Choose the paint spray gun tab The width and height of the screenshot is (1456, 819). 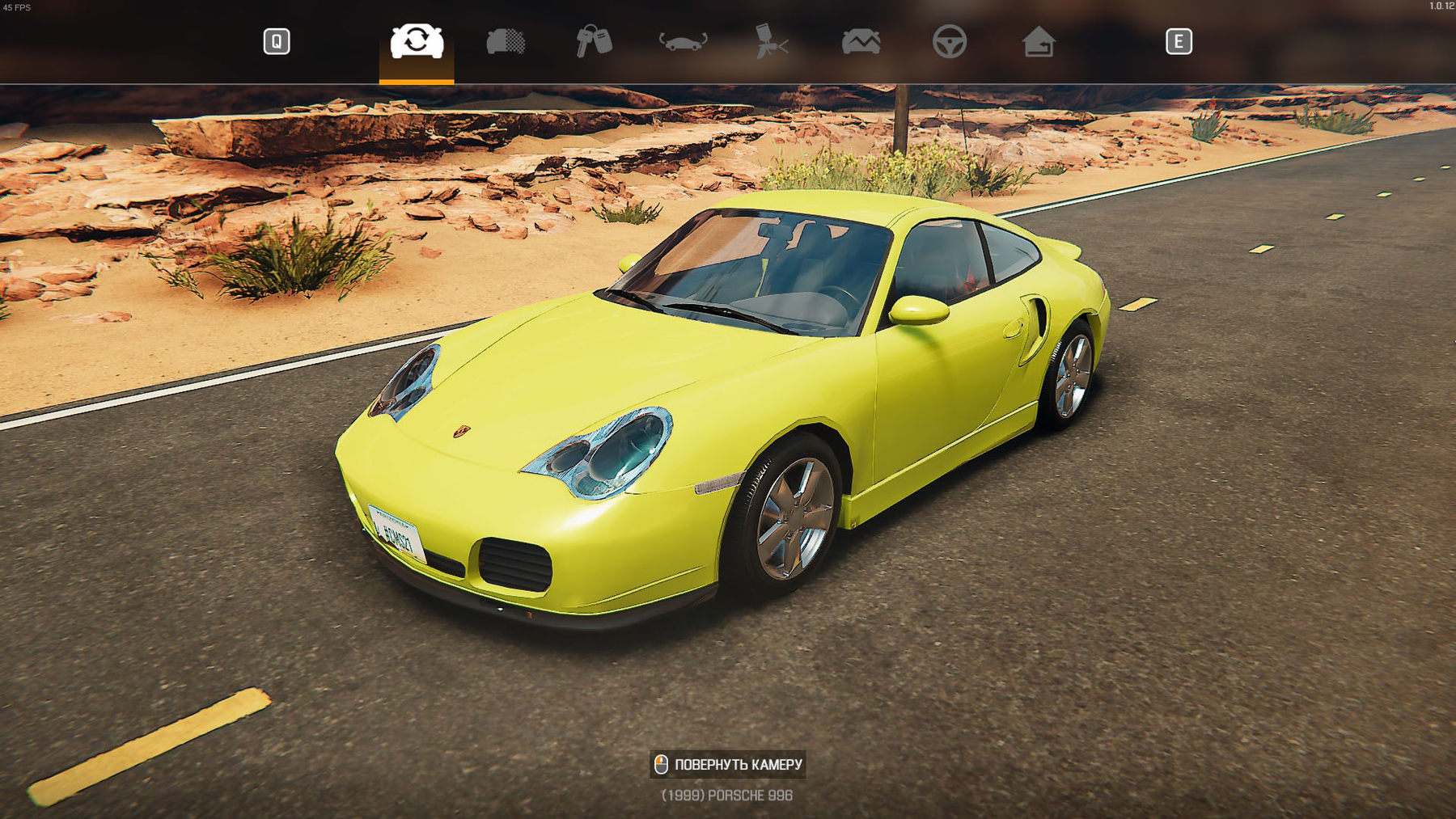[771, 41]
